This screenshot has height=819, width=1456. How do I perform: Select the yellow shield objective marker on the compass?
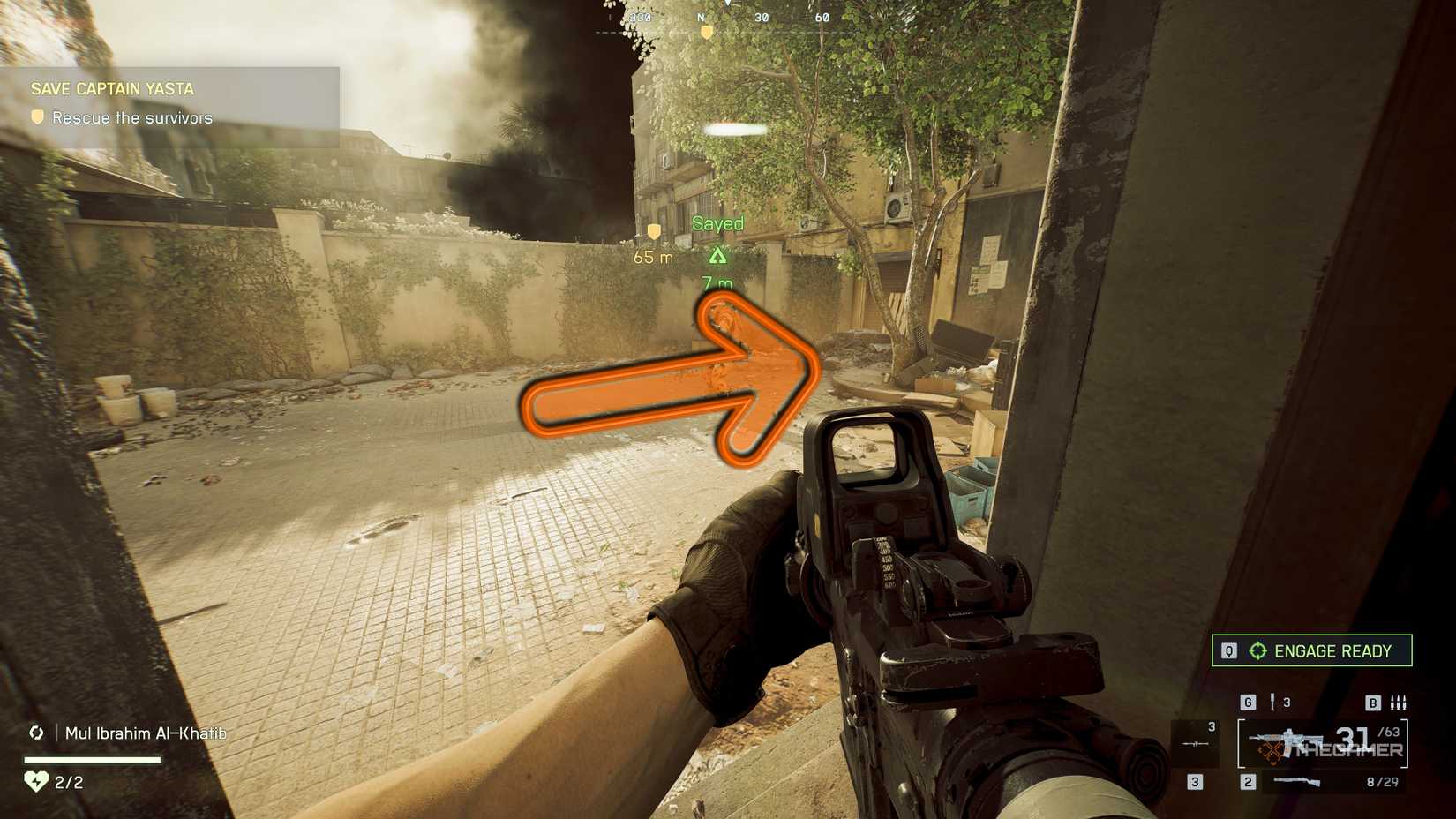pos(707,33)
